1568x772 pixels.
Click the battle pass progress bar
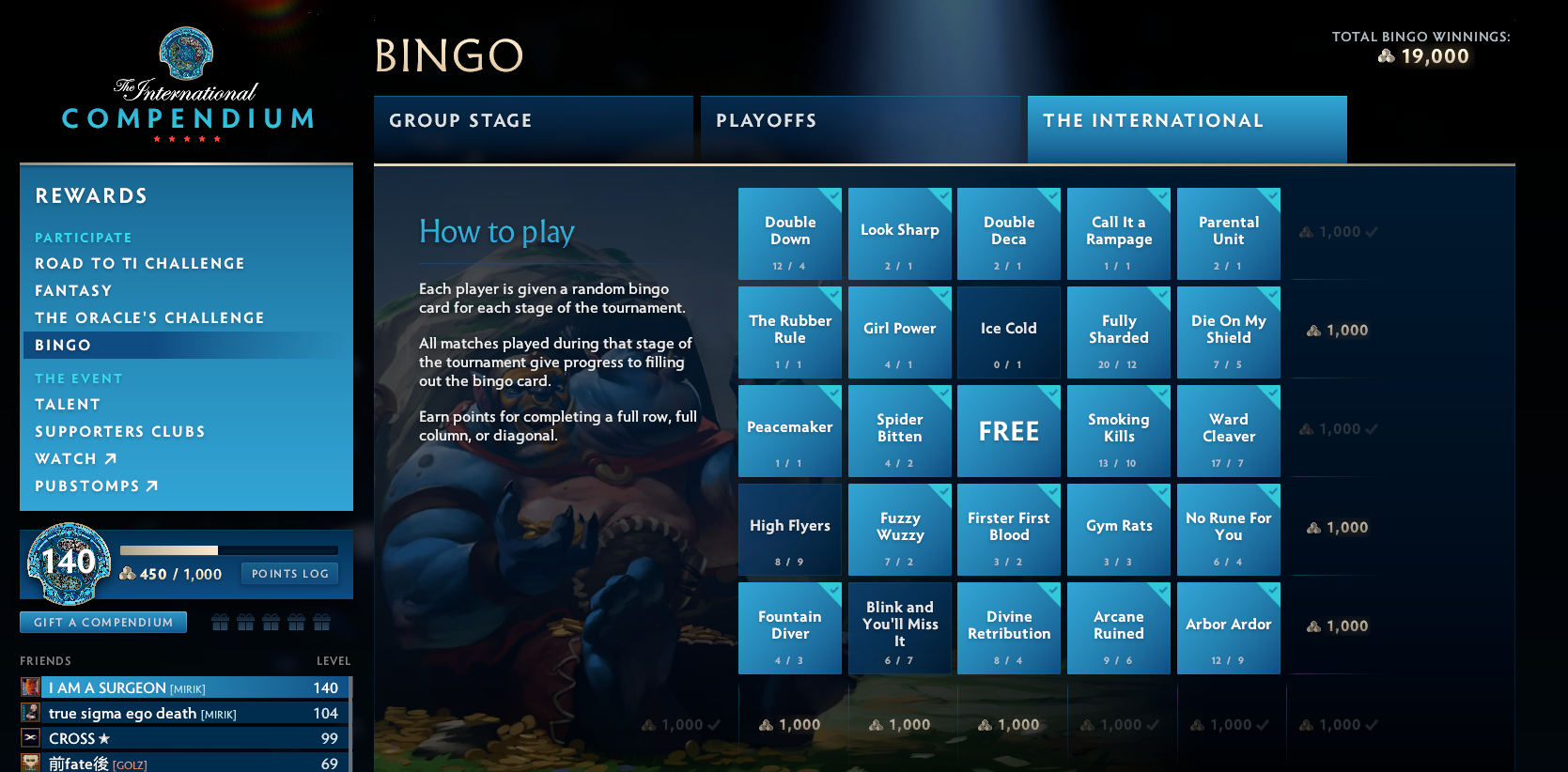228,550
